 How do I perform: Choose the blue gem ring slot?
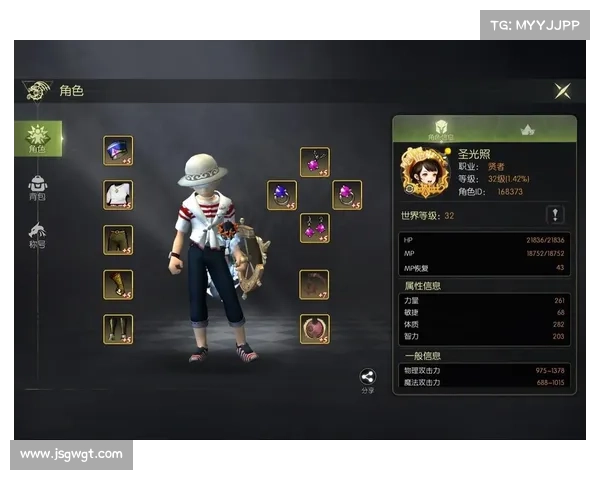click(282, 195)
